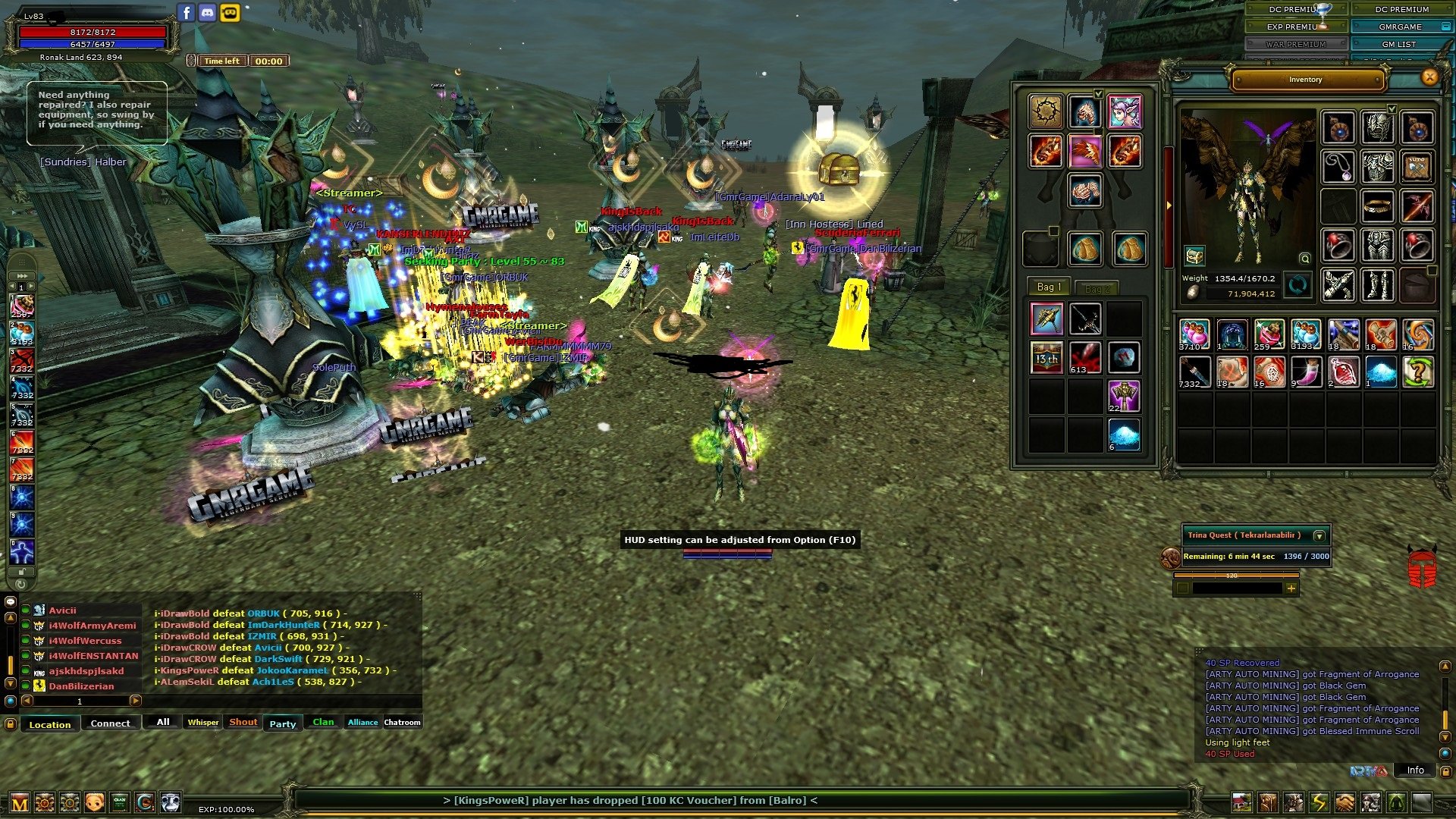Open the Chatroom tab
This screenshot has height=819, width=1456.
(x=402, y=722)
